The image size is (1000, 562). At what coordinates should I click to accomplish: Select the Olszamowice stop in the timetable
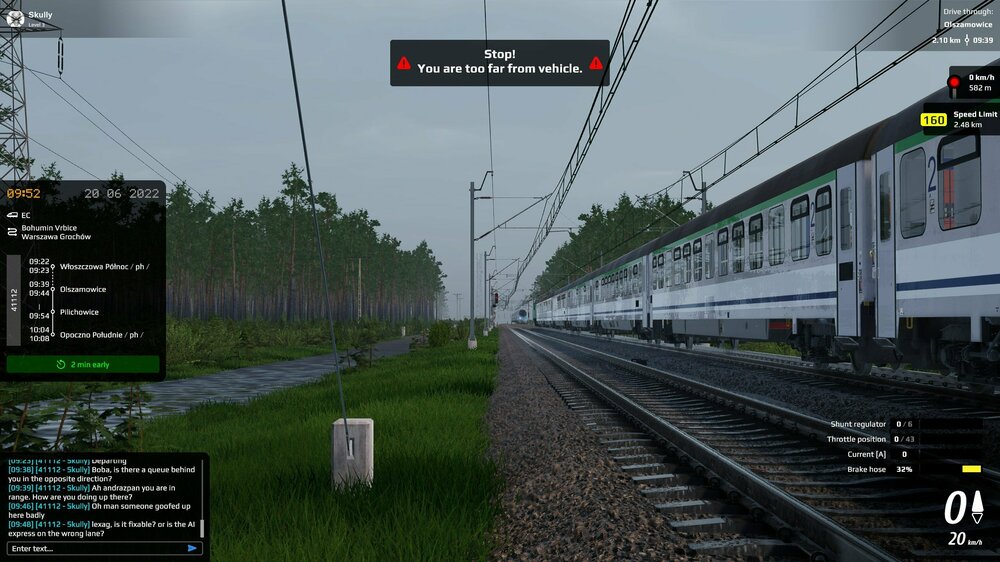[x=83, y=289]
